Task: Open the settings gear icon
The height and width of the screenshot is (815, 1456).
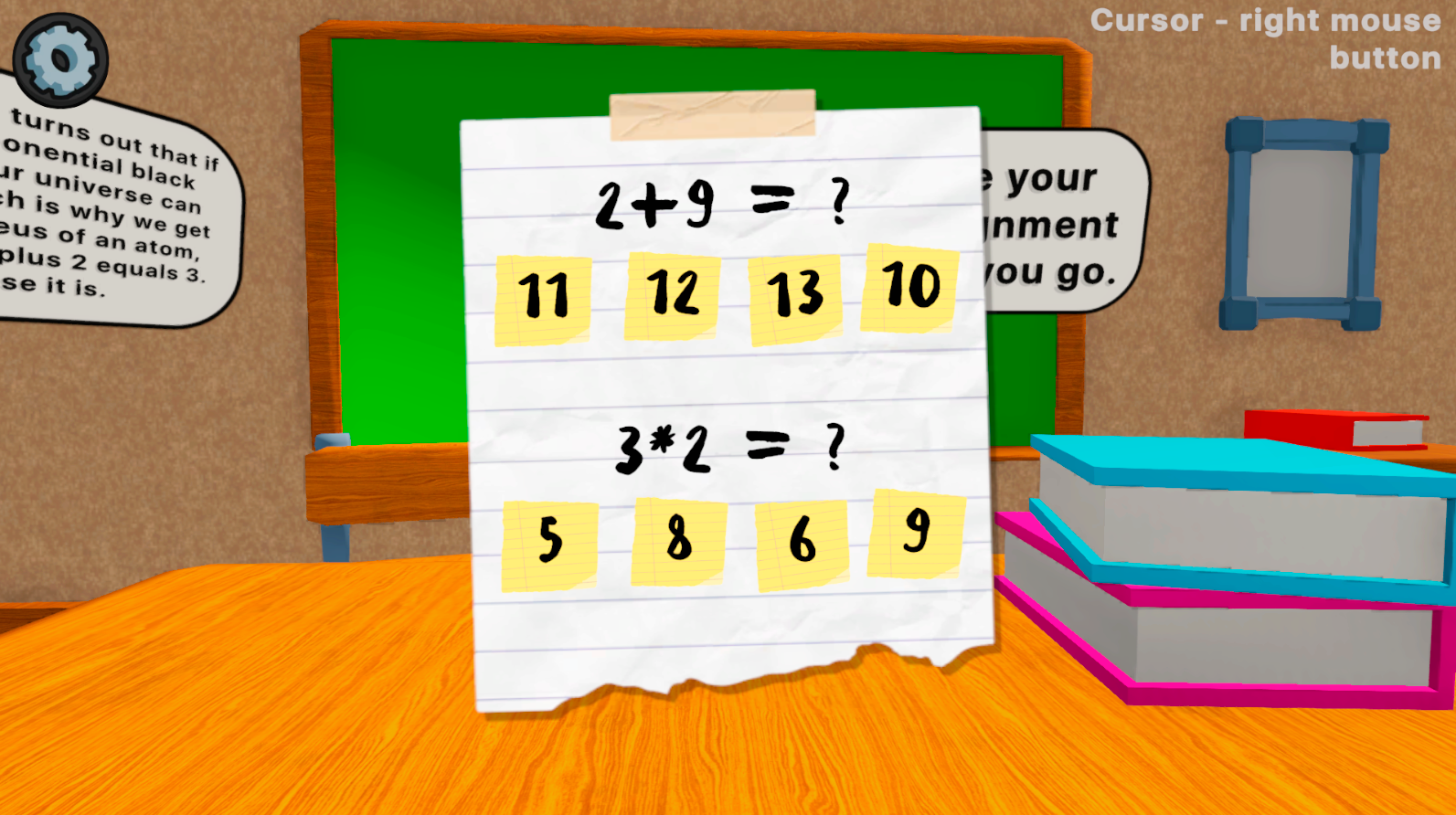Action: point(62,57)
